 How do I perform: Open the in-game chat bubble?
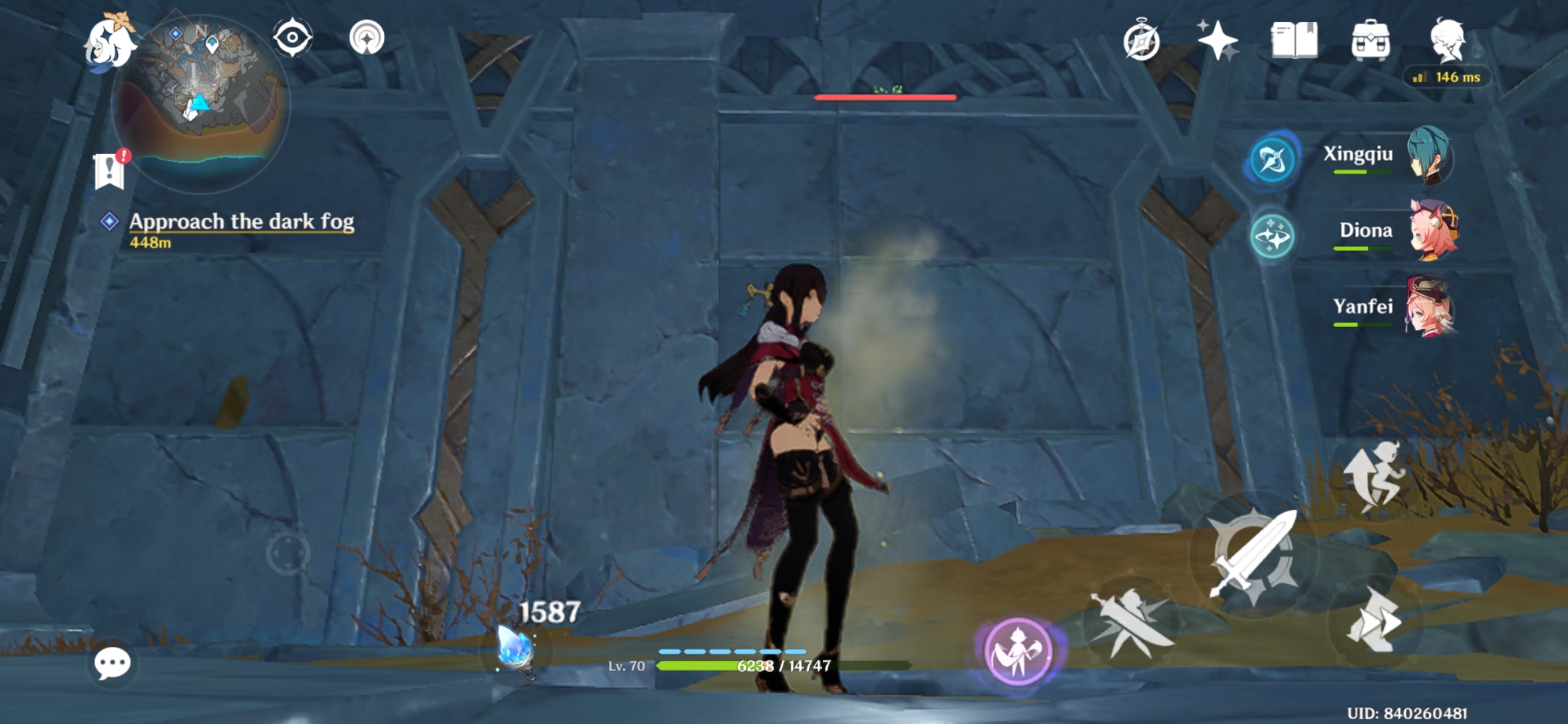111,665
